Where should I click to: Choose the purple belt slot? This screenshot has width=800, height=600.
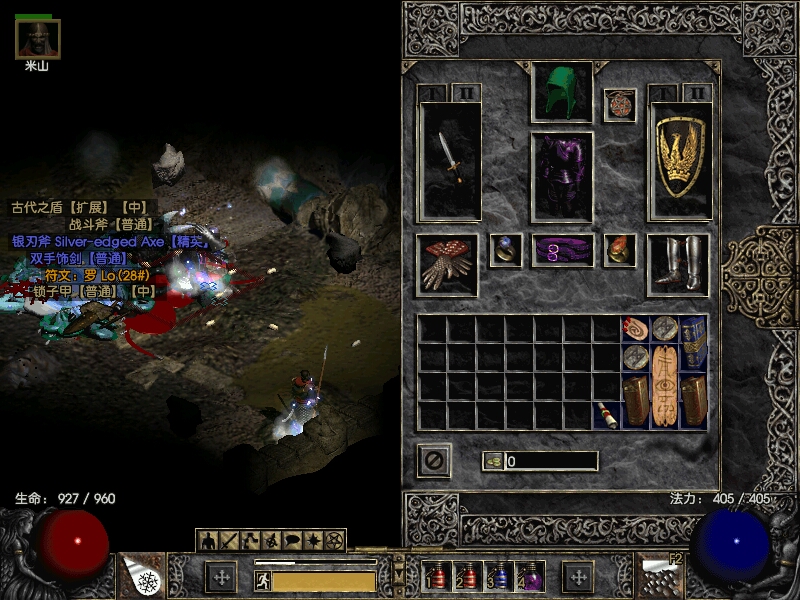562,251
